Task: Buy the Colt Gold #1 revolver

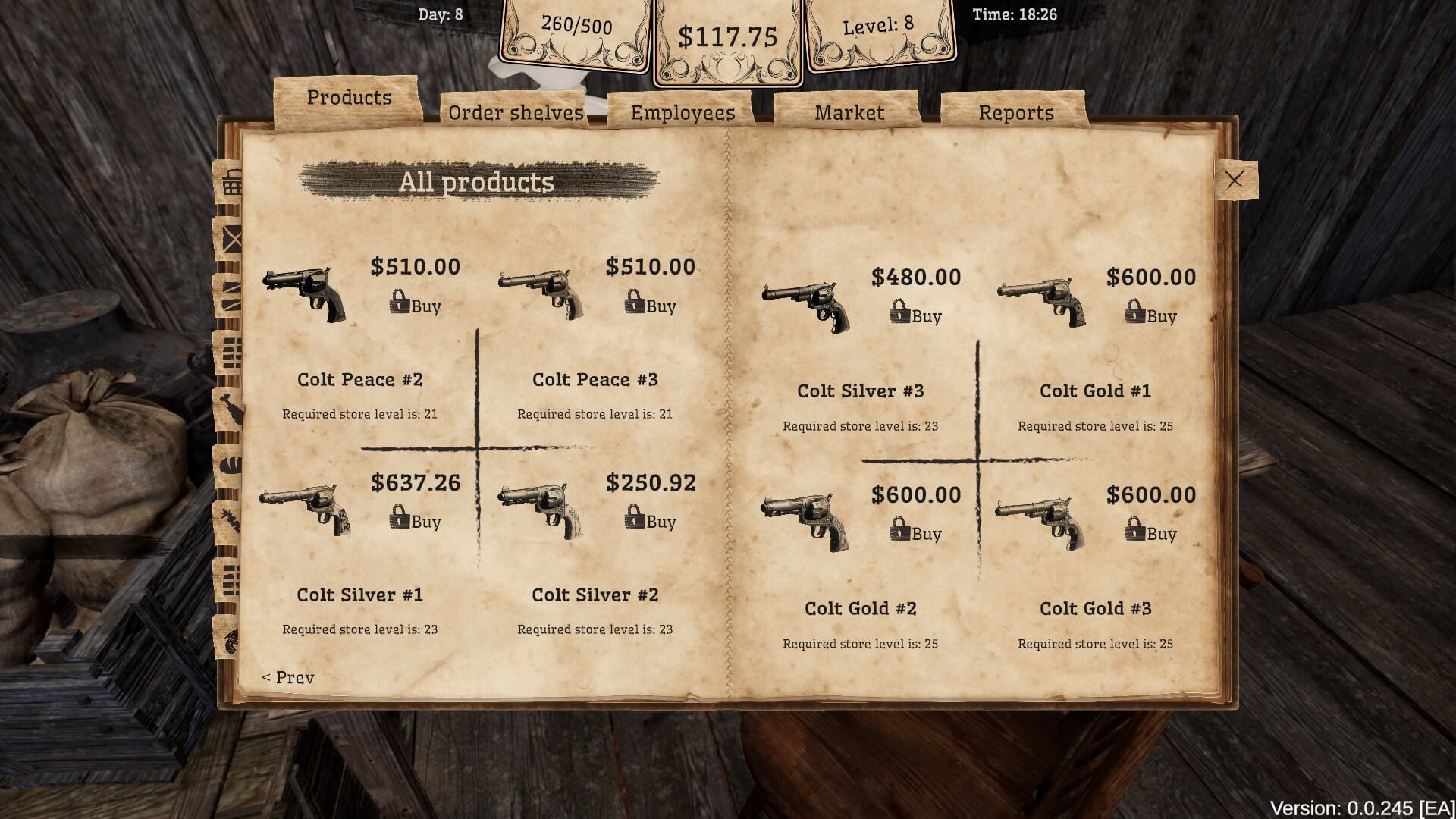Action: (x=1151, y=315)
